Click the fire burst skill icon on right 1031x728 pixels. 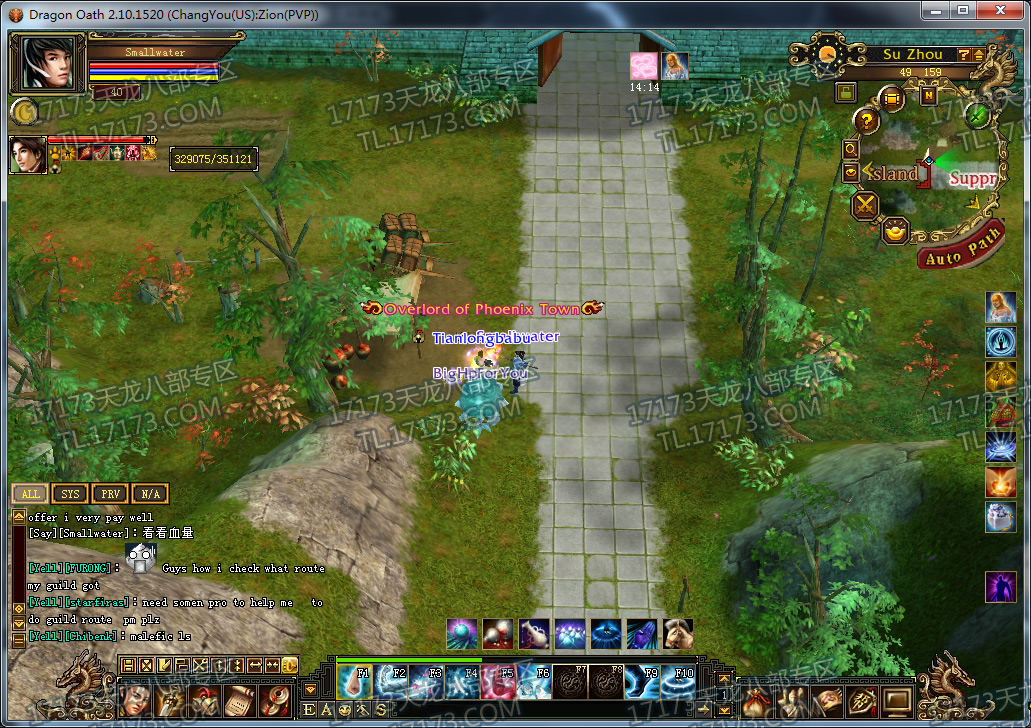pos(1000,483)
